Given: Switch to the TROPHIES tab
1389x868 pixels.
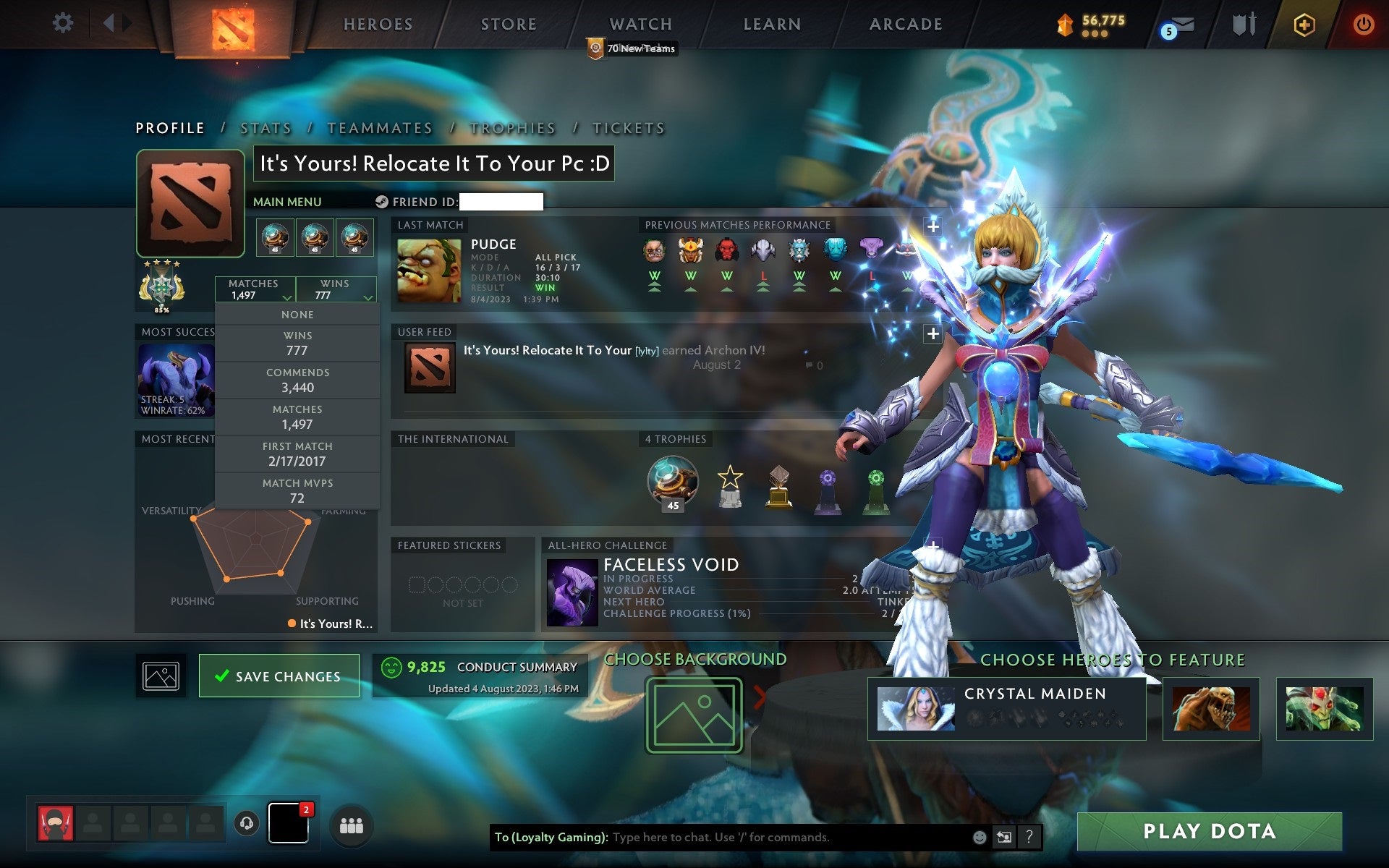Looking at the screenshot, I should pos(512,127).
